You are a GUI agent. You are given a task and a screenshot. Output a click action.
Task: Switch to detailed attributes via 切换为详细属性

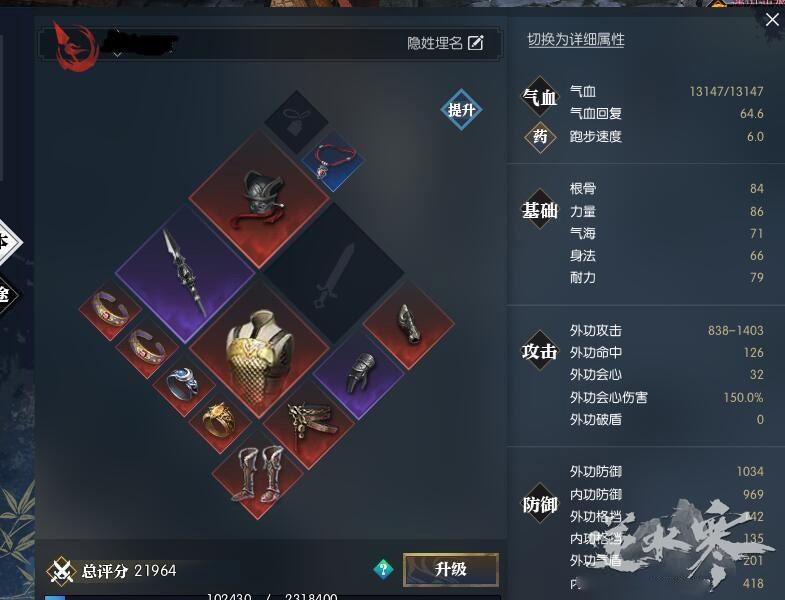click(576, 40)
